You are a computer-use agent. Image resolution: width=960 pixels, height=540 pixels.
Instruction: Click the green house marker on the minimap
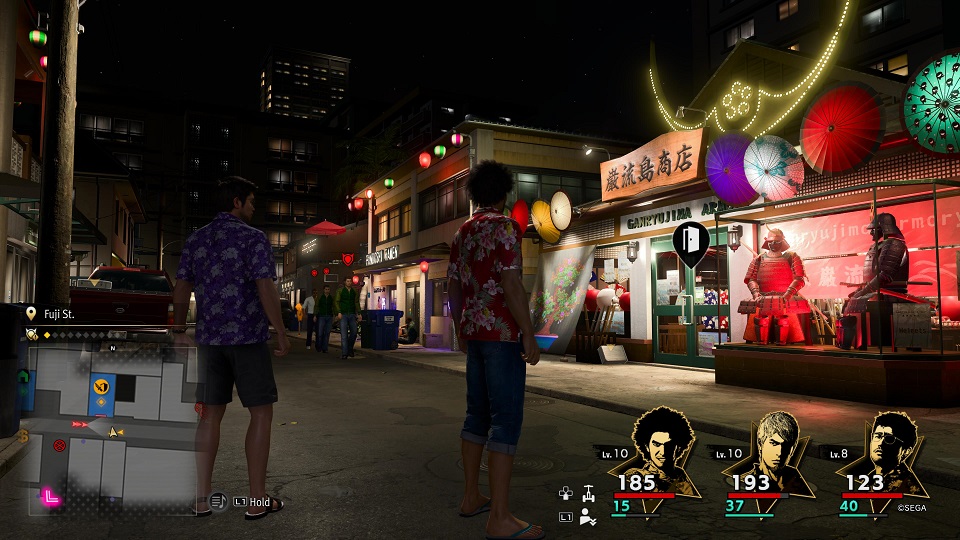pos(24,377)
